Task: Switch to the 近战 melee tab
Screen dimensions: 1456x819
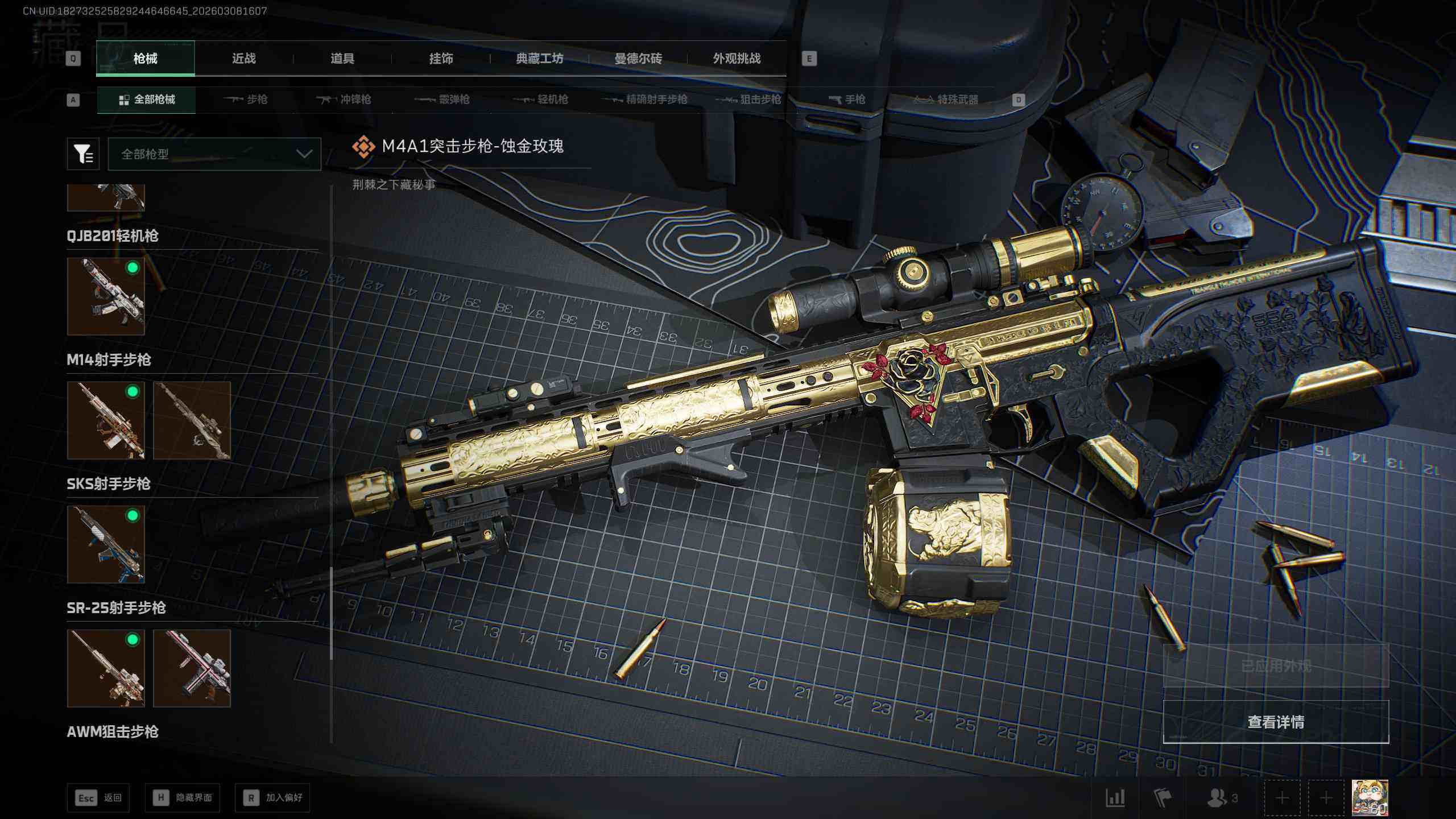Action: (x=243, y=59)
